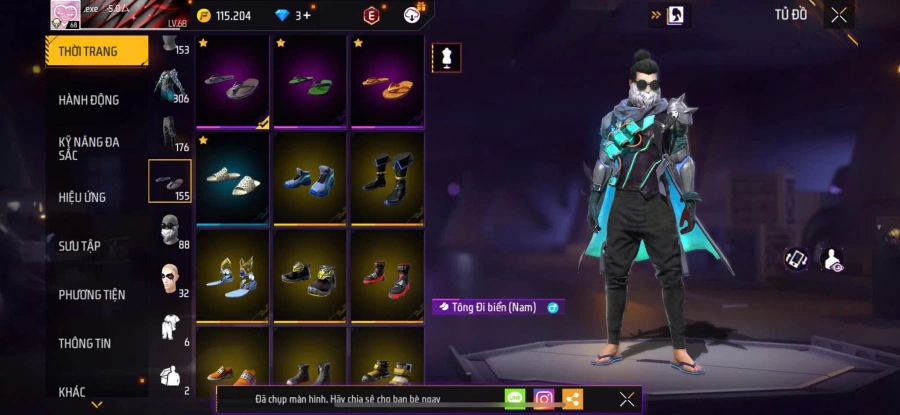Image resolution: width=900 pixels, height=415 pixels.
Task: Dismiss the screenshot share bar
Action: (627, 399)
